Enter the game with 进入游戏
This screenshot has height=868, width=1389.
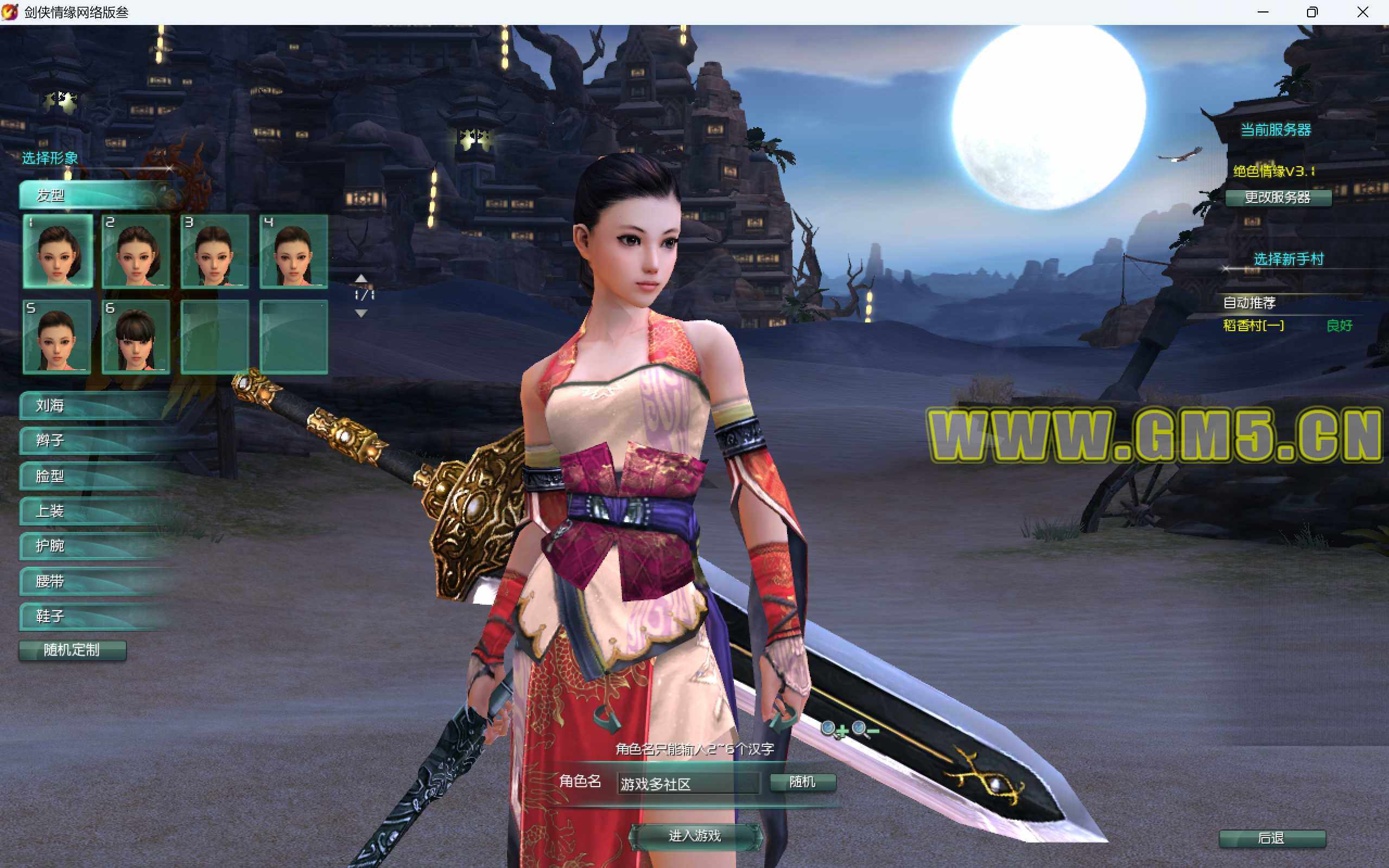(695, 836)
